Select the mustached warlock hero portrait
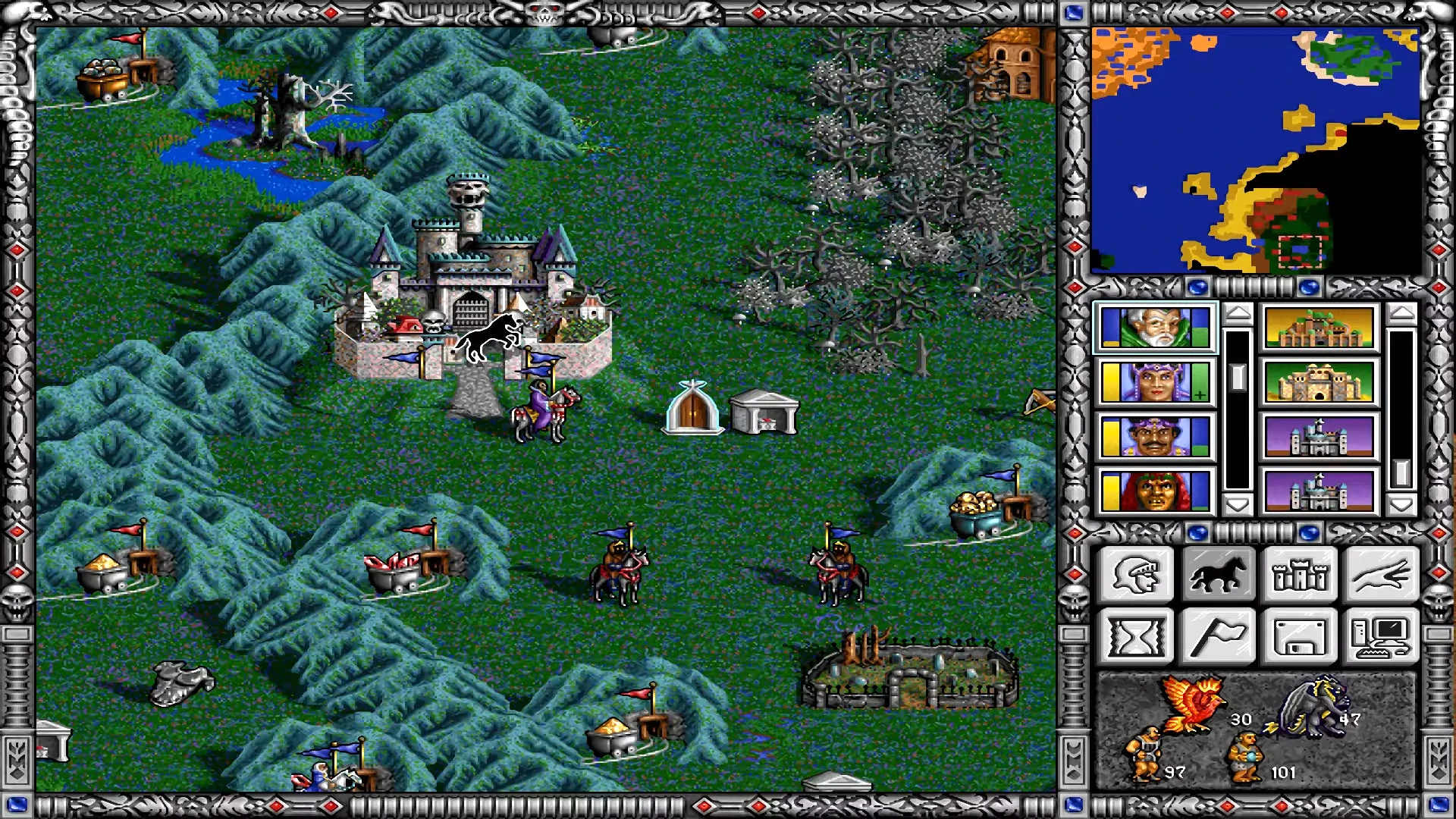The image size is (1456, 819). coord(1155,434)
